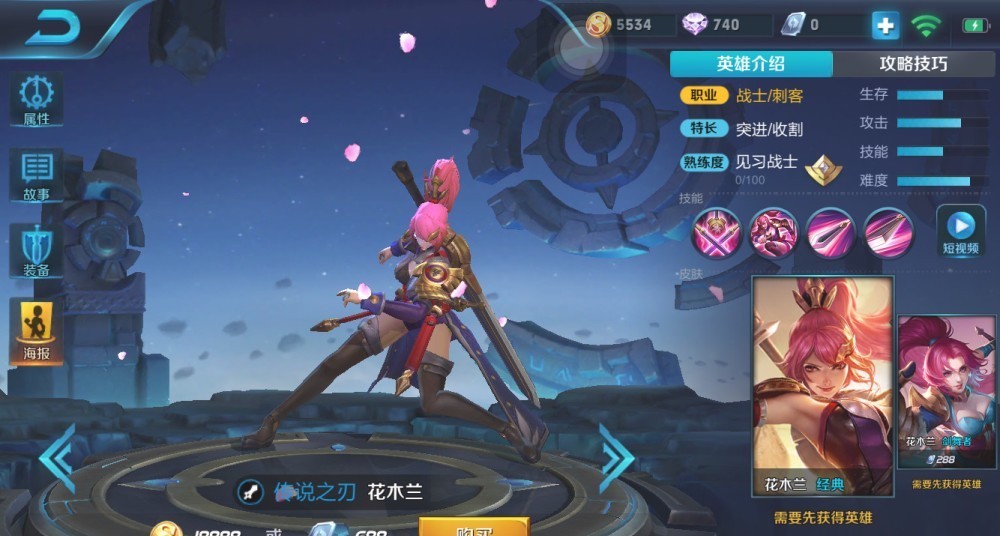Viewport: 1000px width, 536px height.
Task: Open the 属性 attributes panel
Action: tap(37, 100)
